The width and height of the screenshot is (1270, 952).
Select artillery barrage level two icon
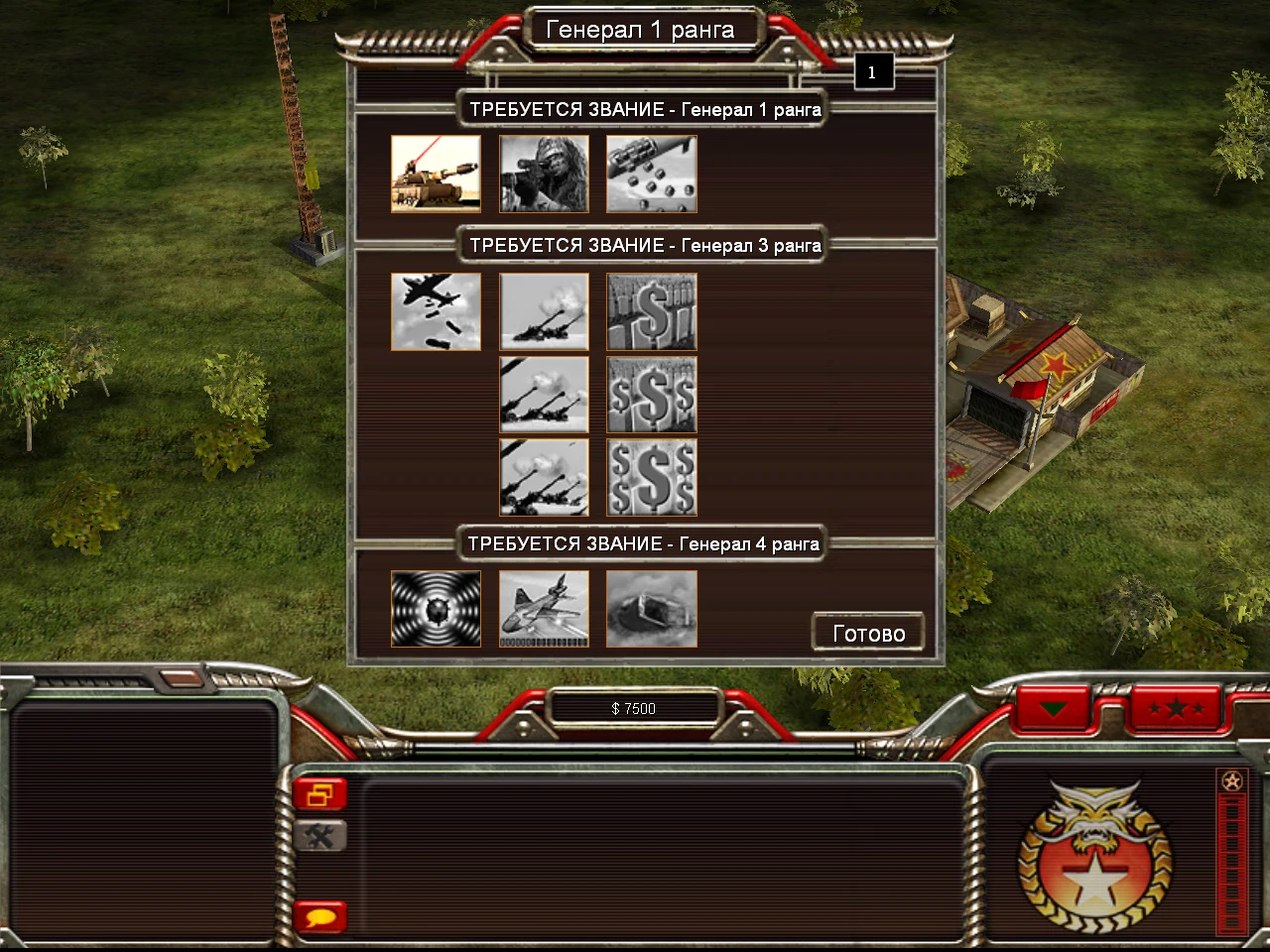544,395
